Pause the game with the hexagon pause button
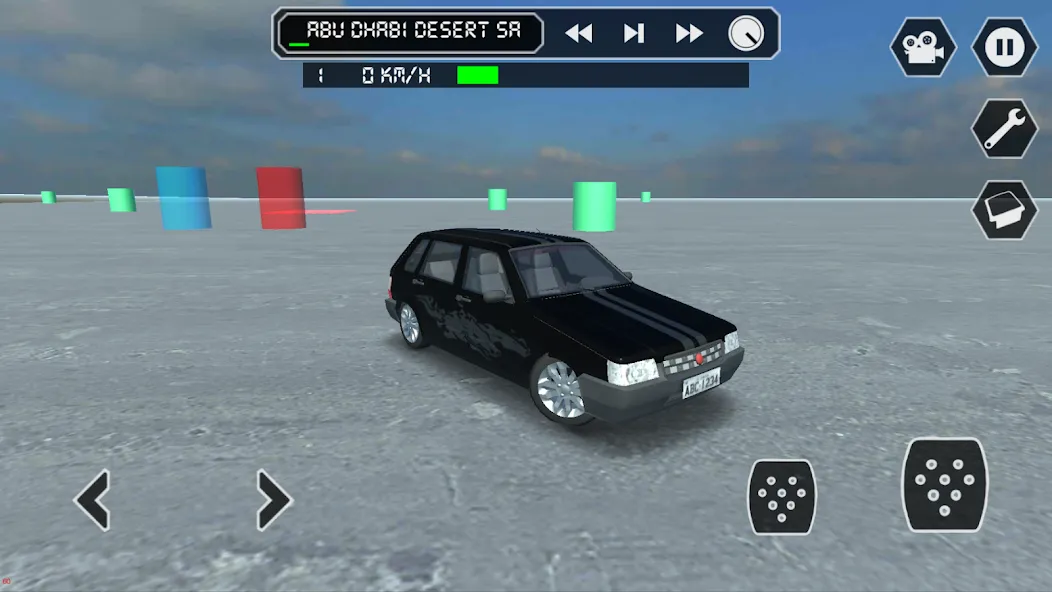 (x=1004, y=47)
